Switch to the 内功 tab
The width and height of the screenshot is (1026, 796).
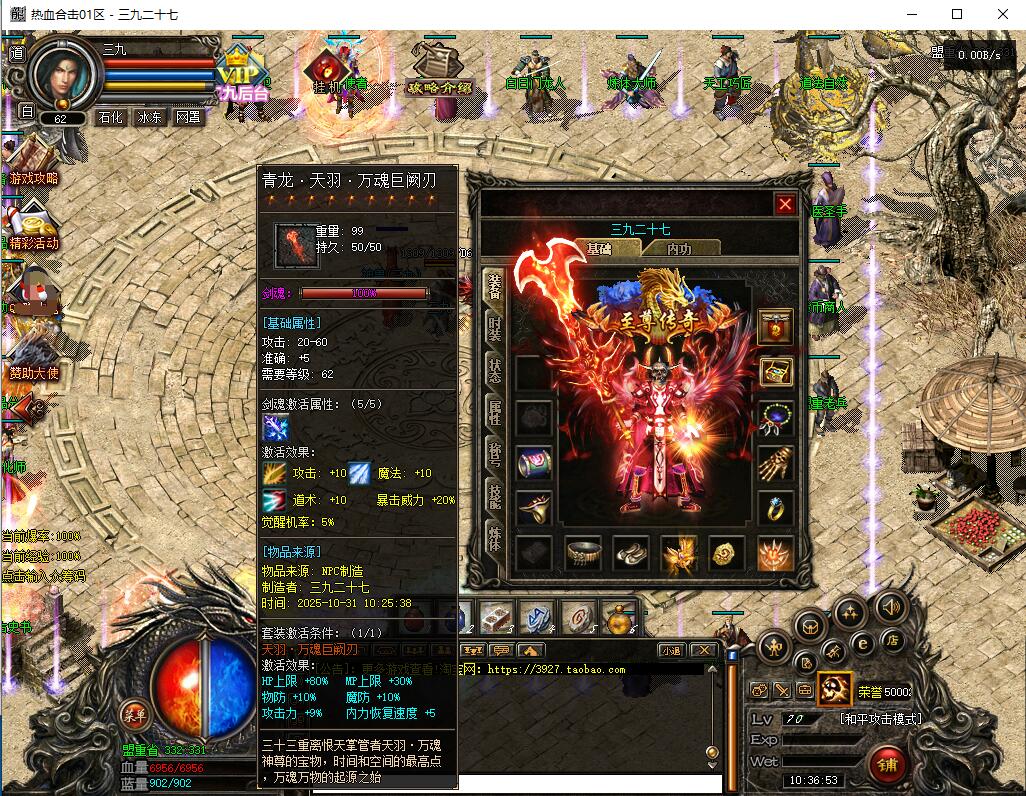click(679, 249)
